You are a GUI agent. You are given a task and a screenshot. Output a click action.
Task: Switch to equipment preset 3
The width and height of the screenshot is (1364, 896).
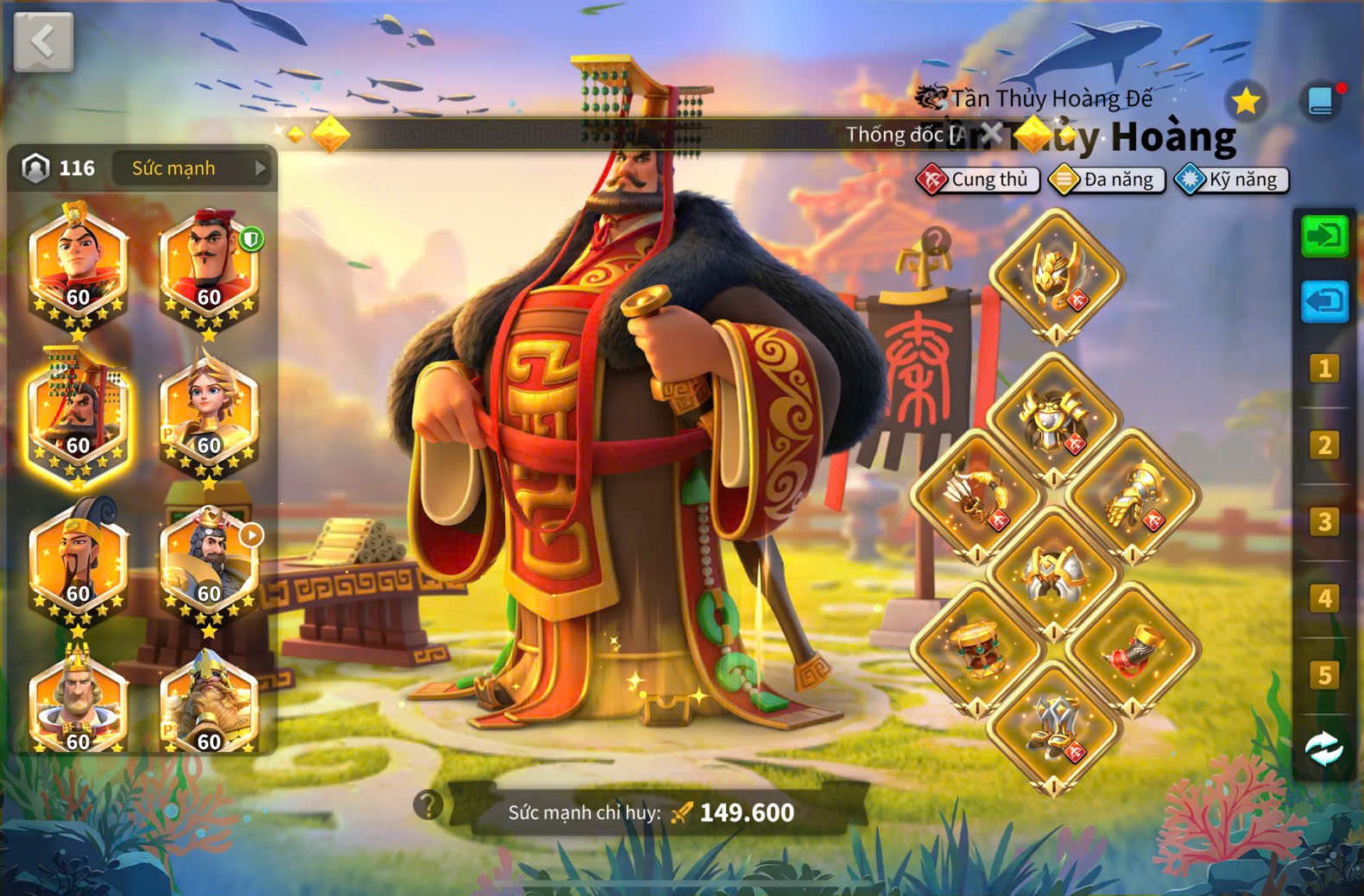tap(1324, 522)
